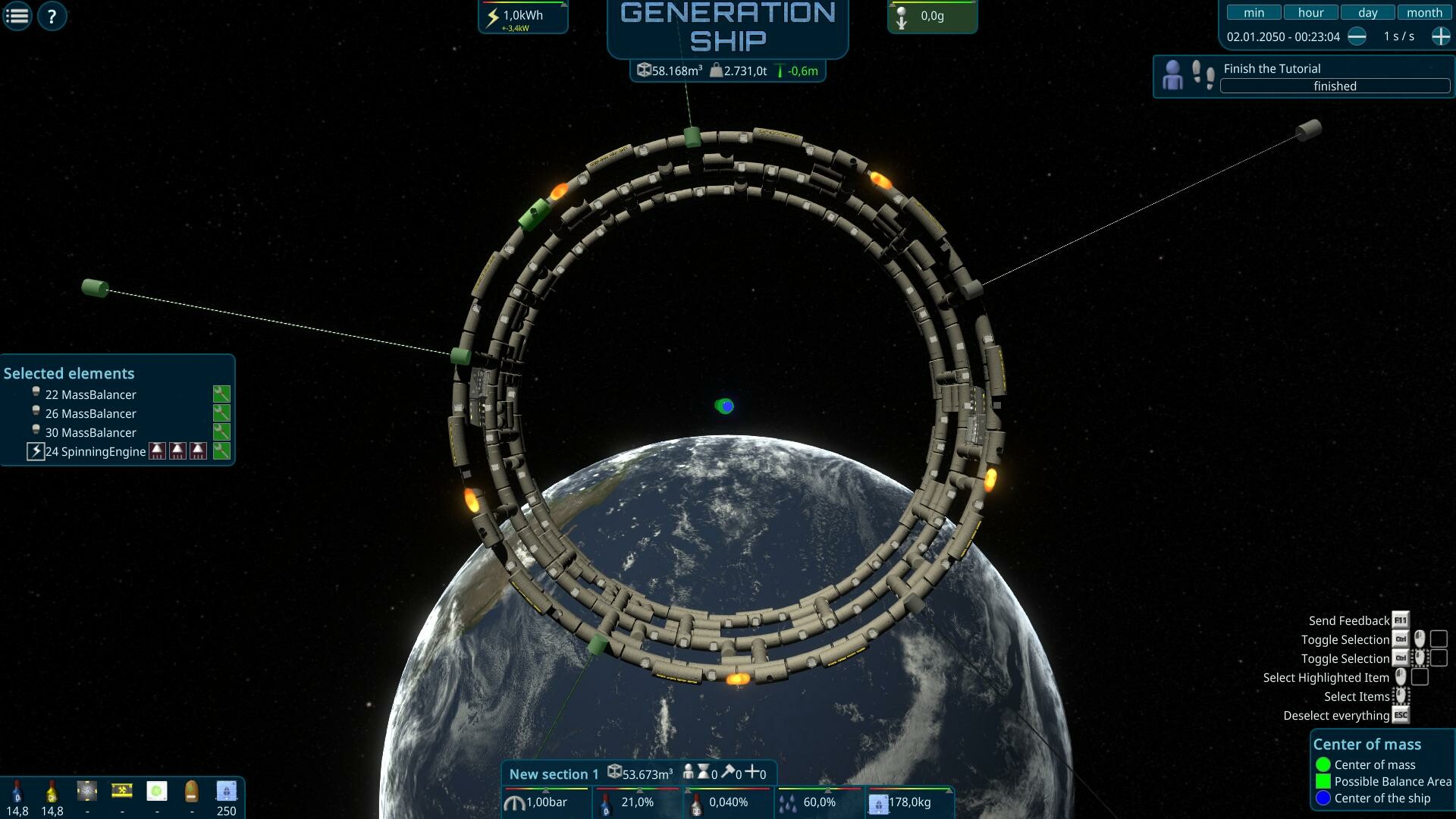Click the help question mark icon
Viewport: 1456px width, 819px height.
click(x=51, y=16)
